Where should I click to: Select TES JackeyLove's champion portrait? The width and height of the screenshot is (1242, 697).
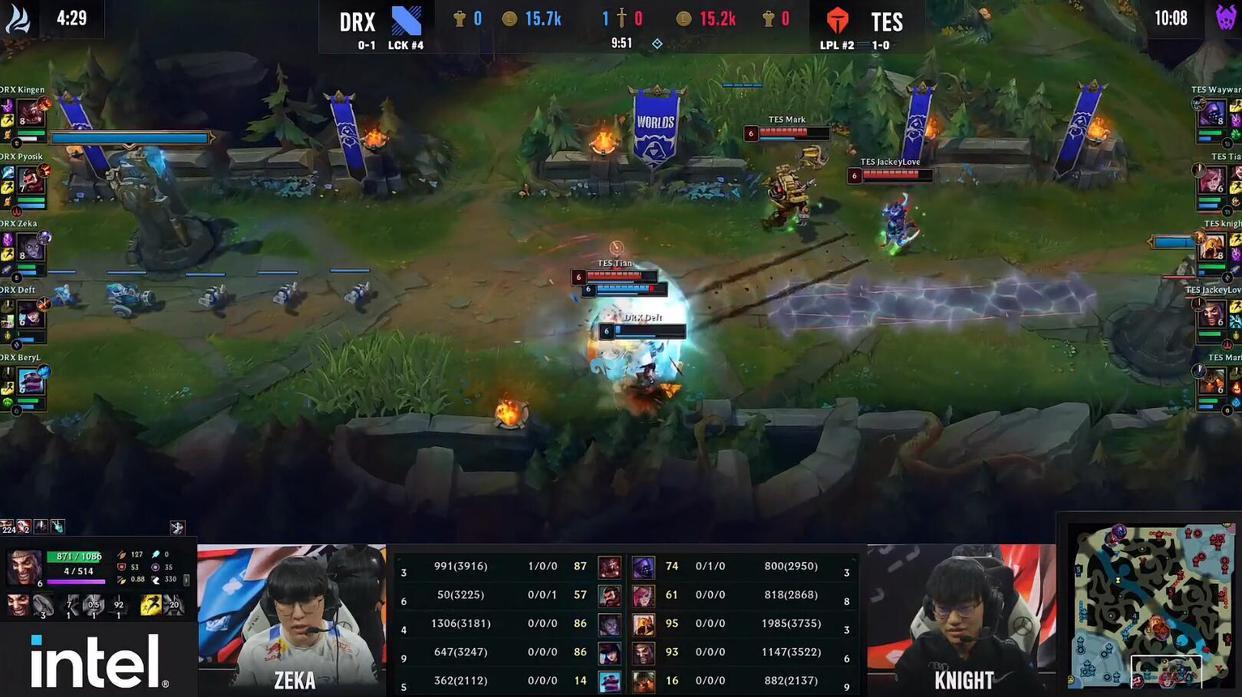coord(1212,314)
